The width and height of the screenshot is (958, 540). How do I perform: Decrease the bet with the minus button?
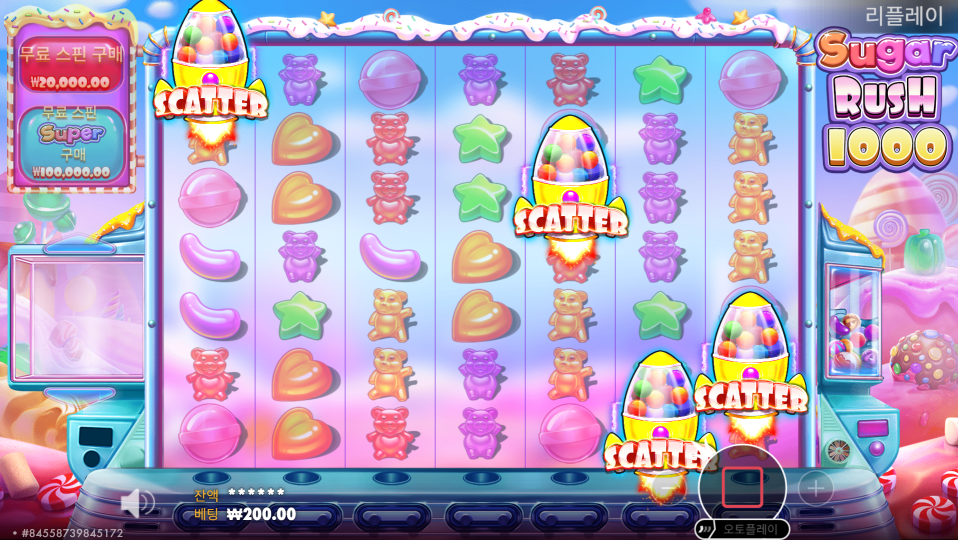[668, 488]
